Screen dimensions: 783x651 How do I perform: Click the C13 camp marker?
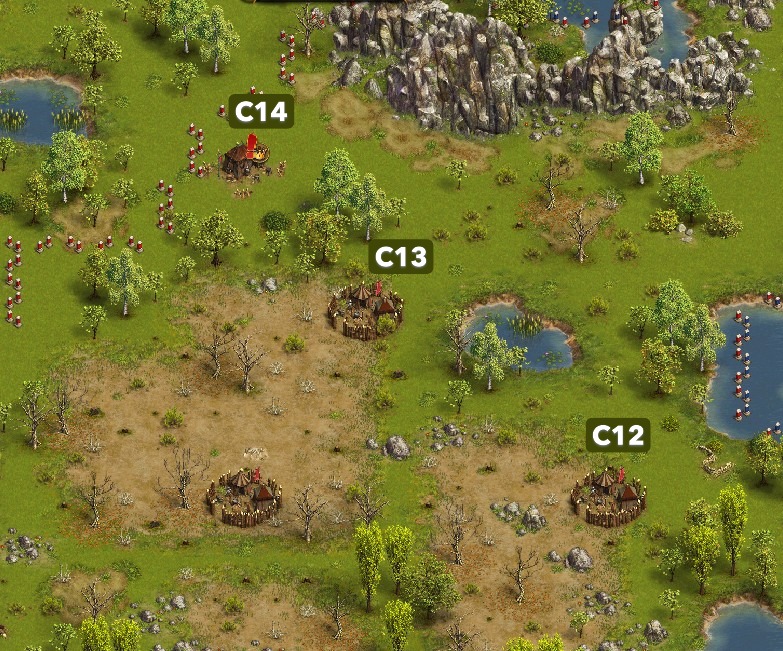[x=401, y=257]
